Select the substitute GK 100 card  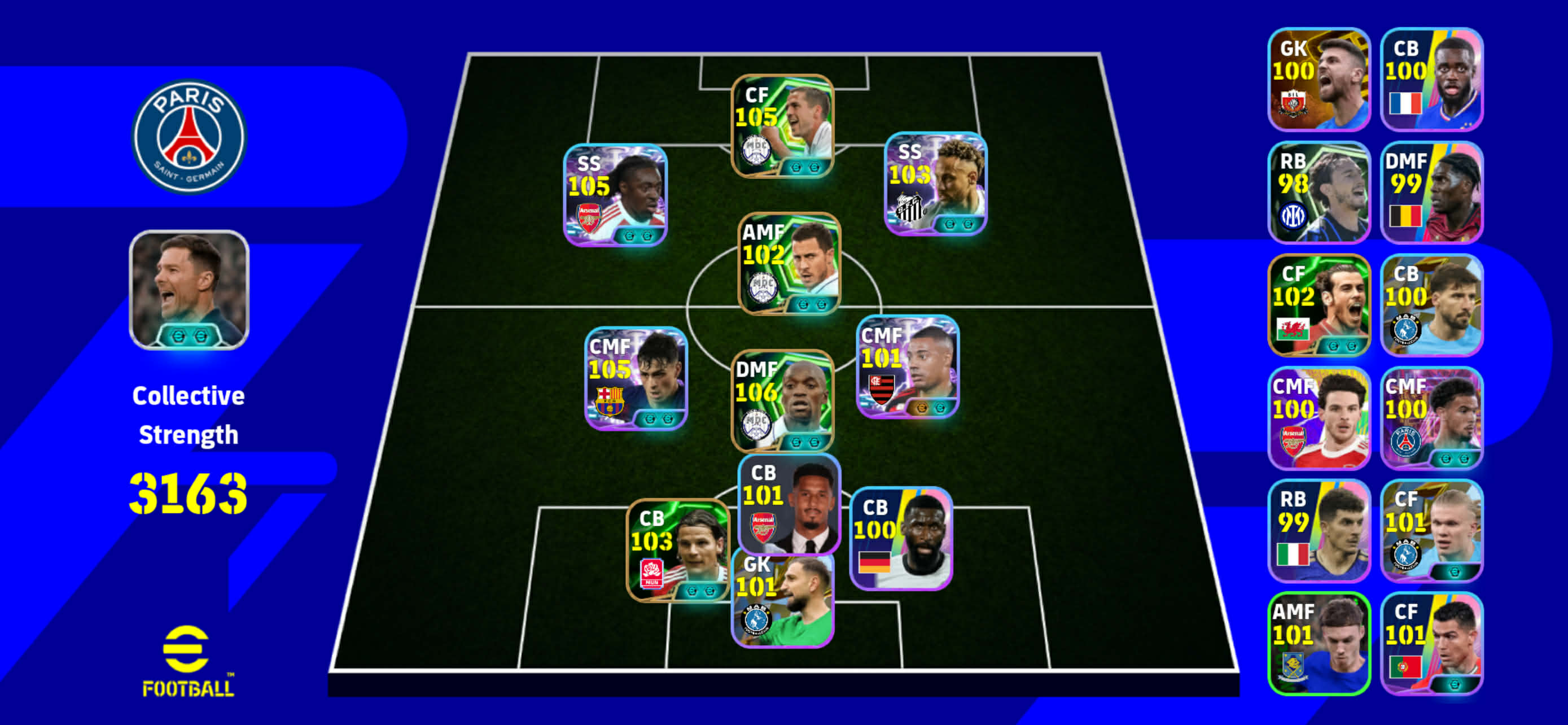click(1319, 79)
